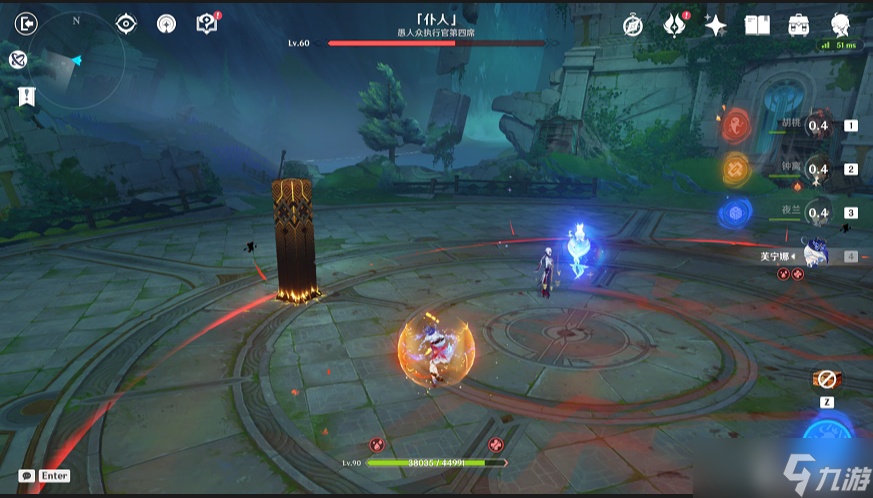Open the open-book handbook icon
Screen dimensions: 873x498
[757, 25]
